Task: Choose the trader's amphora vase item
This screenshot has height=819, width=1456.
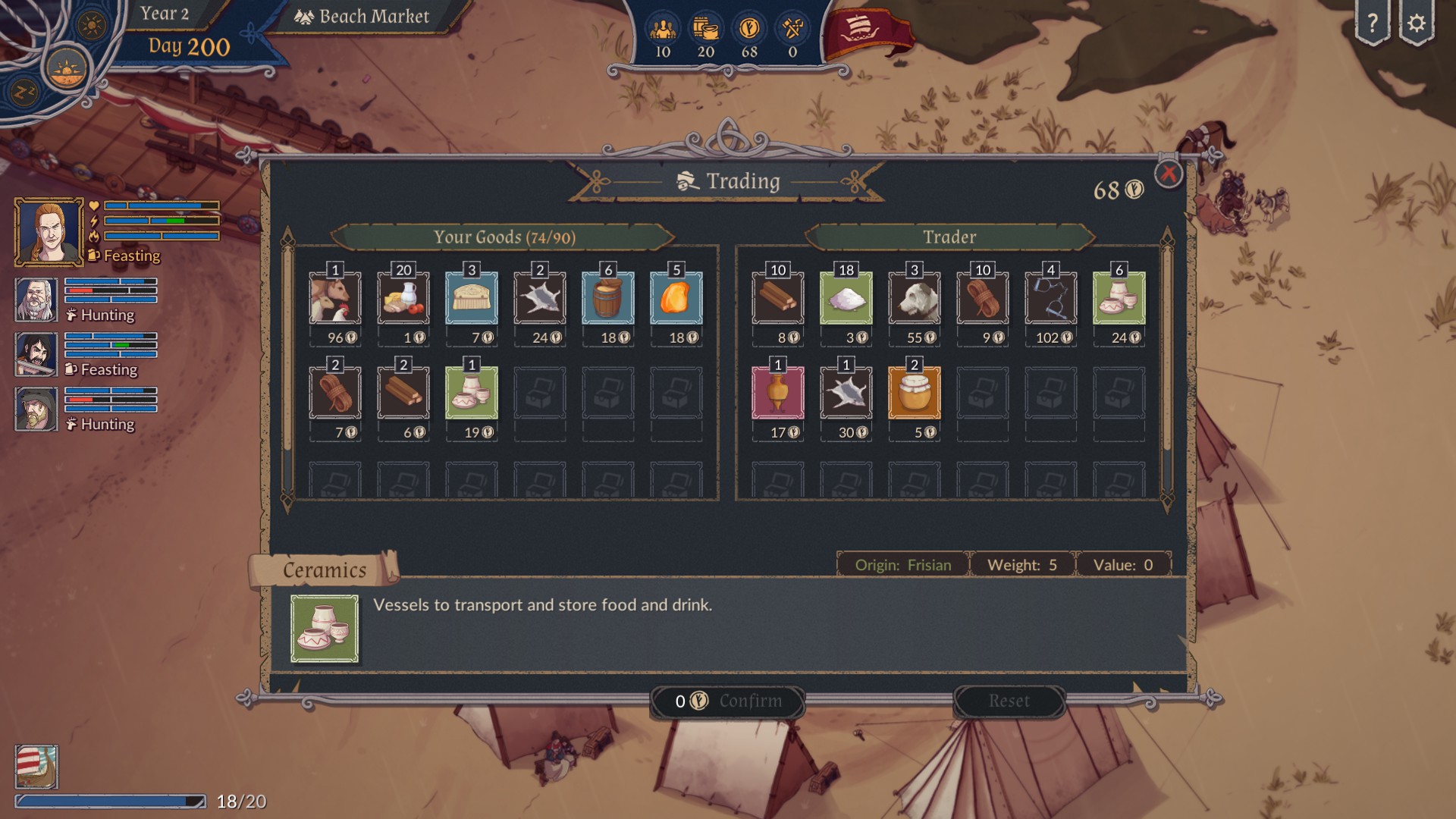Action: 778,393
